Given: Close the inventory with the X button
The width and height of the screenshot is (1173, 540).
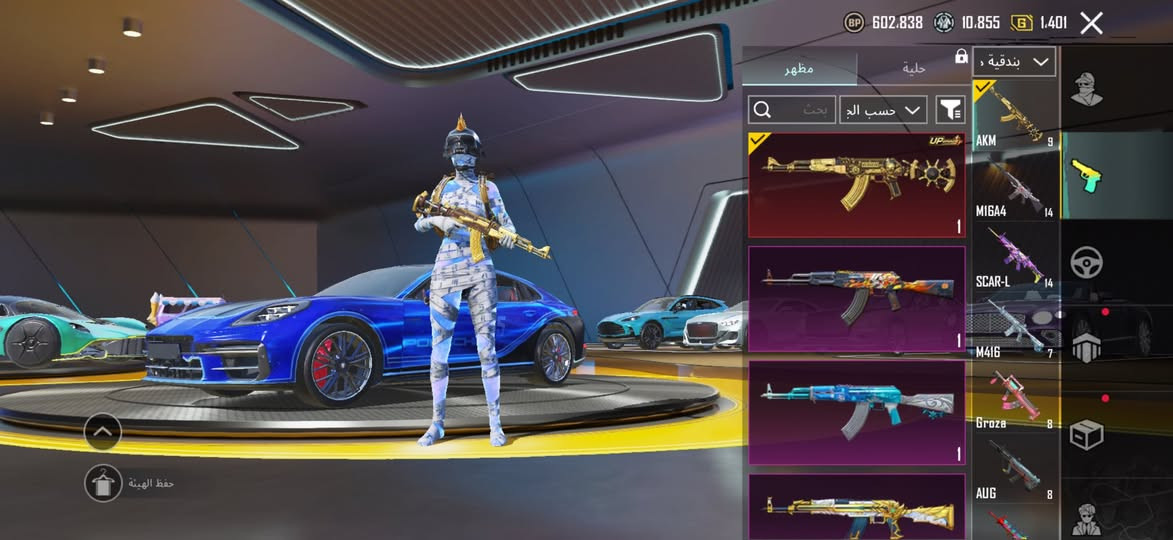Looking at the screenshot, I should (1091, 23).
